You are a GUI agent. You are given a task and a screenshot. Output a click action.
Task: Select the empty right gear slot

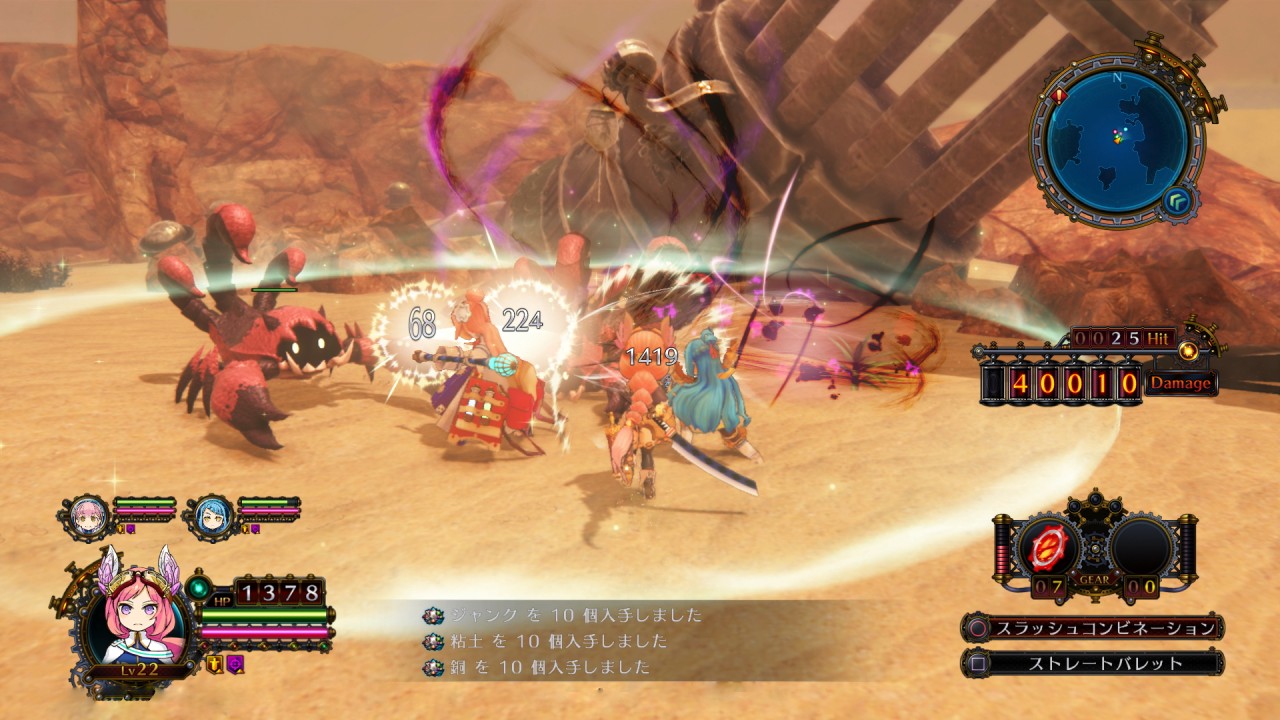pos(1142,548)
